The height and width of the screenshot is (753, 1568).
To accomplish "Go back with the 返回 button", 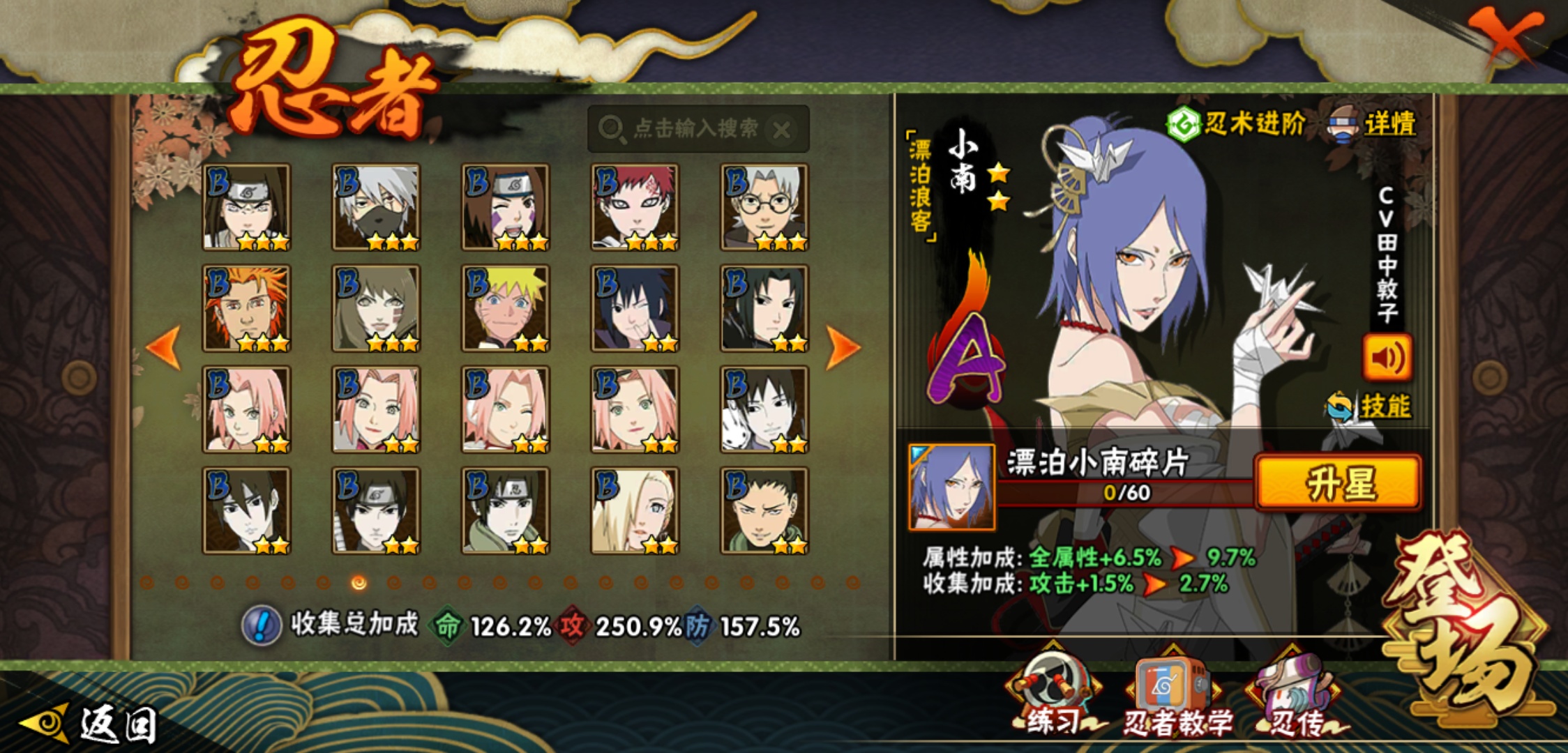I will pos(91,724).
